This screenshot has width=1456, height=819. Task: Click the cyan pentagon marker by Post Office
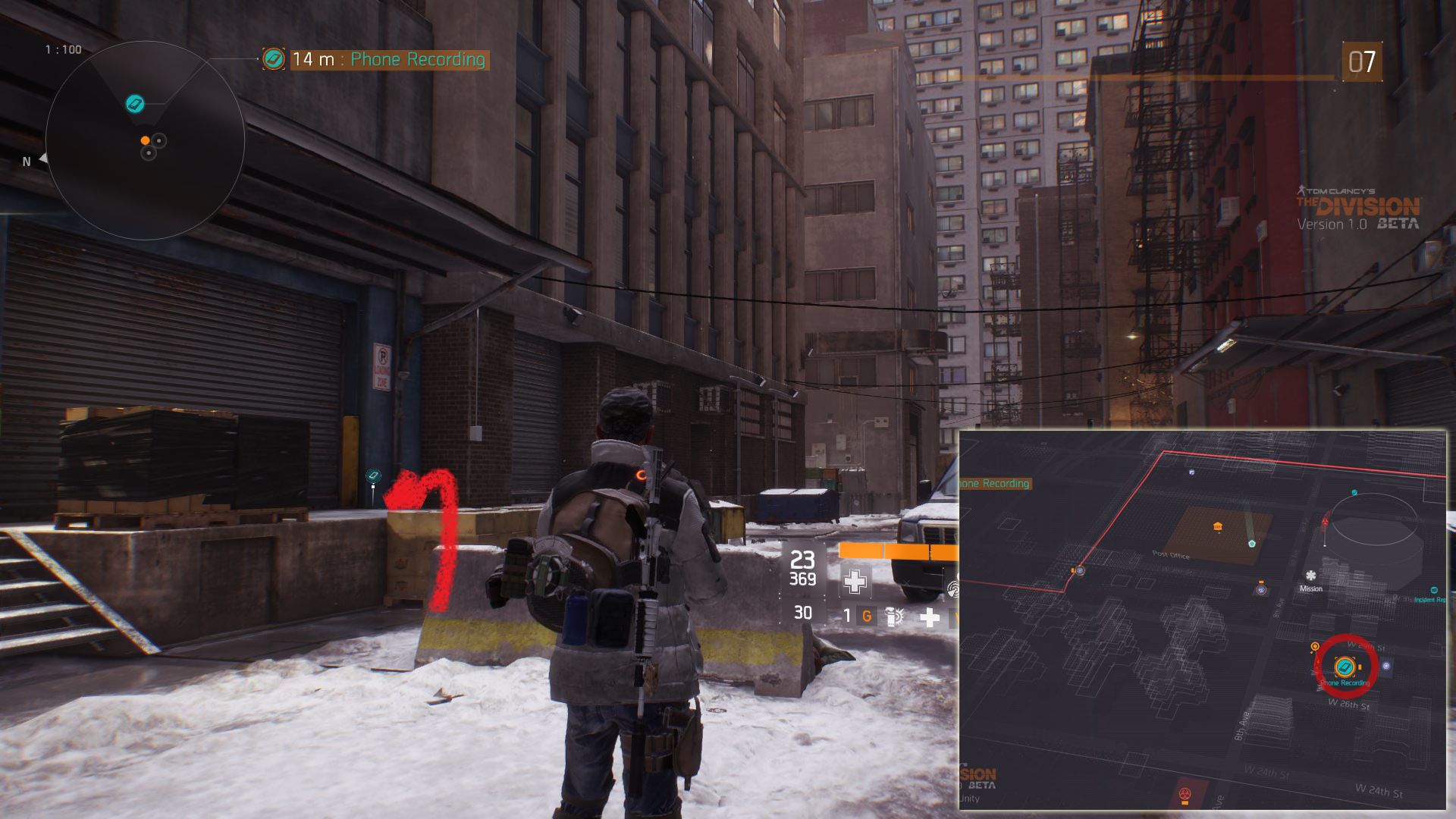click(1252, 543)
